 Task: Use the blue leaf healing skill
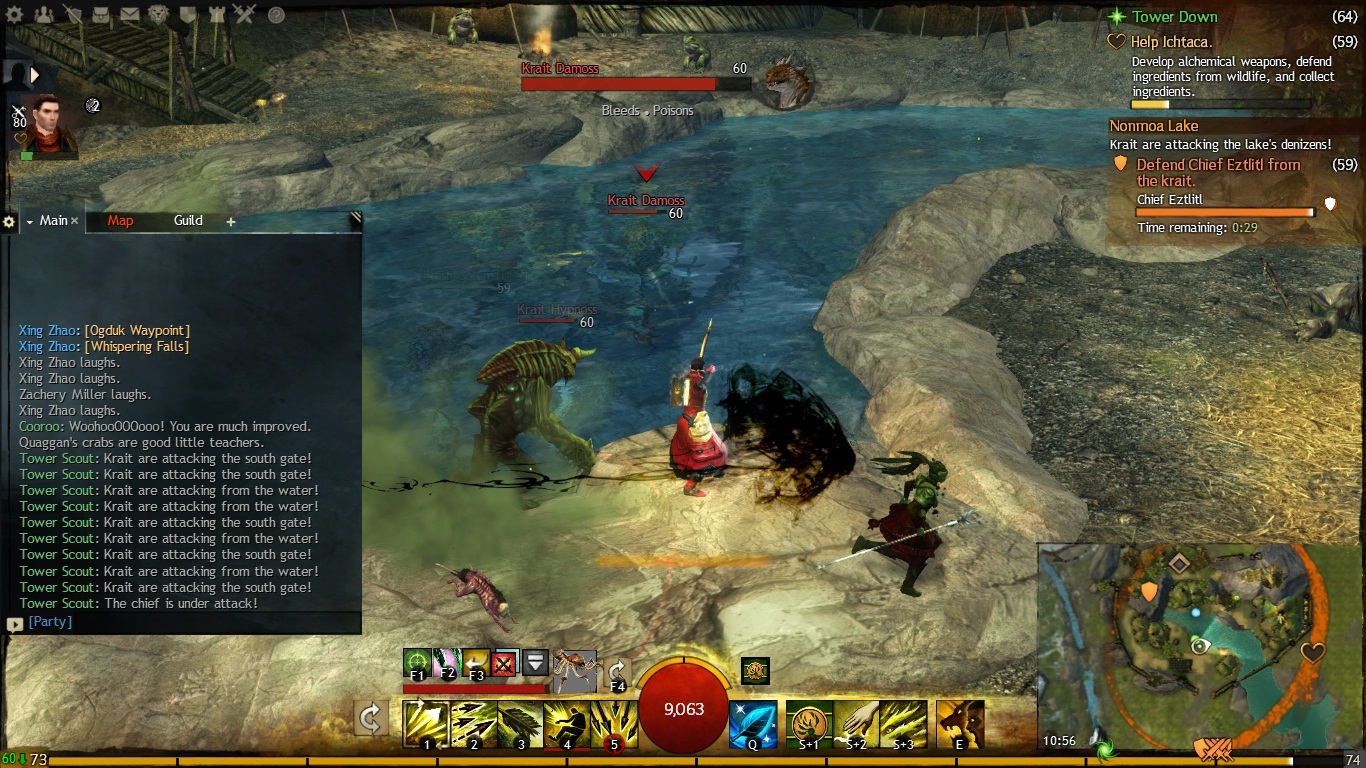[752, 724]
